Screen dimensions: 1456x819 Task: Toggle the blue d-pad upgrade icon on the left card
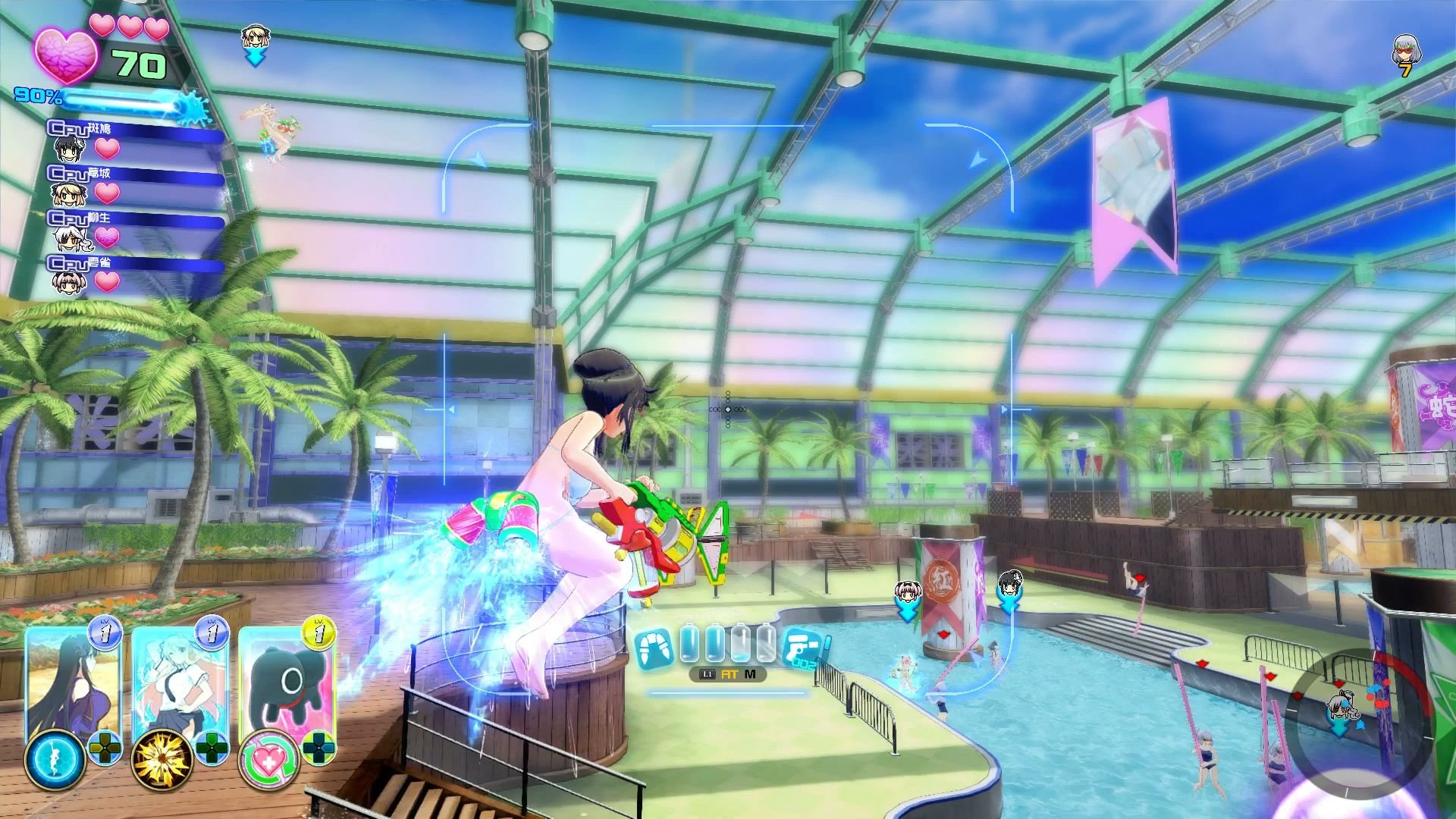pos(103,751)
